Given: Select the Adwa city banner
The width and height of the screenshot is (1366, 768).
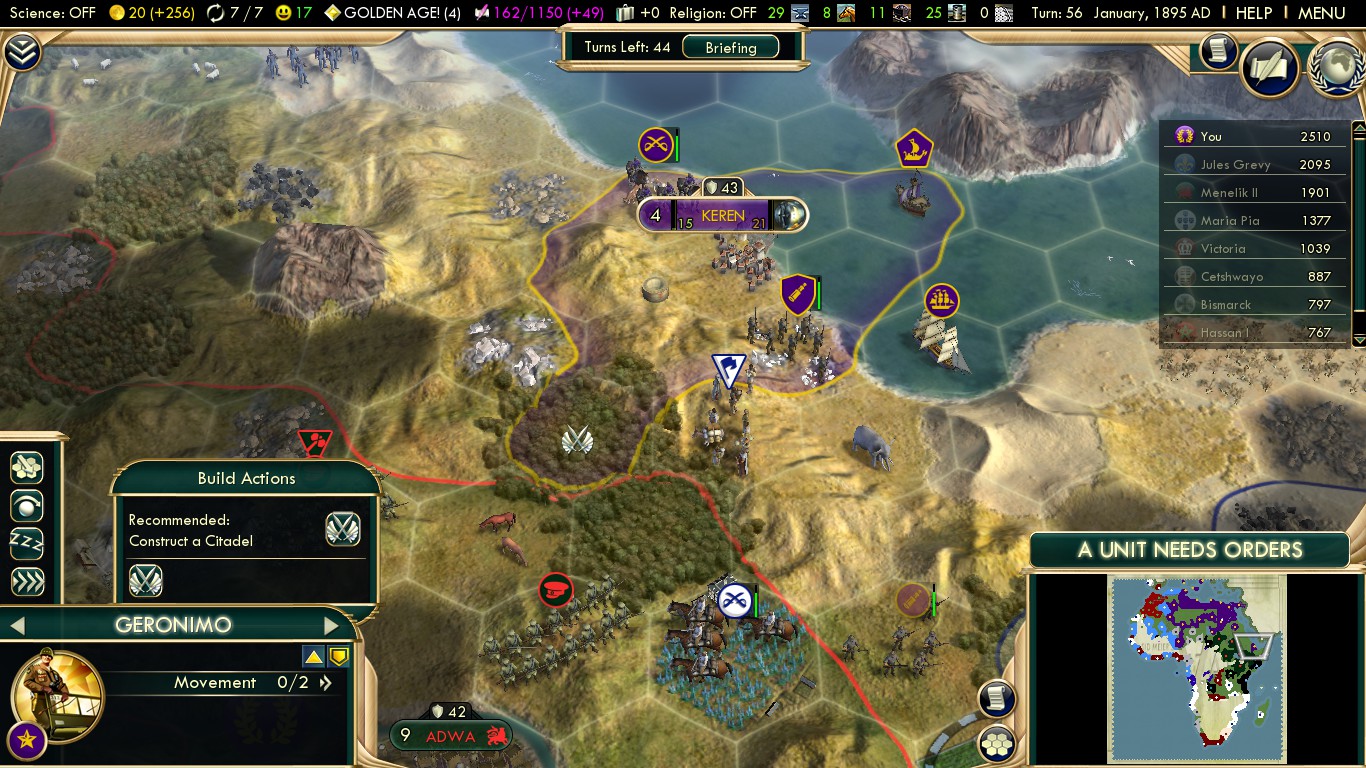Looking at the screenshot, I should [x=451, y=736].
